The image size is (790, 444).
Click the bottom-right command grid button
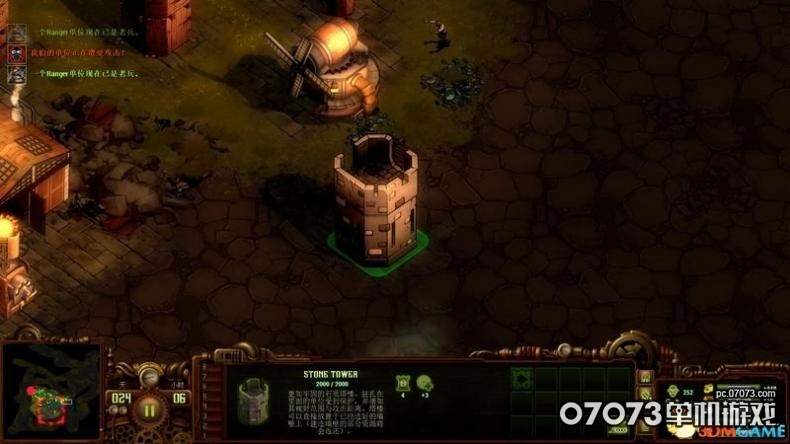click(620, 427)
